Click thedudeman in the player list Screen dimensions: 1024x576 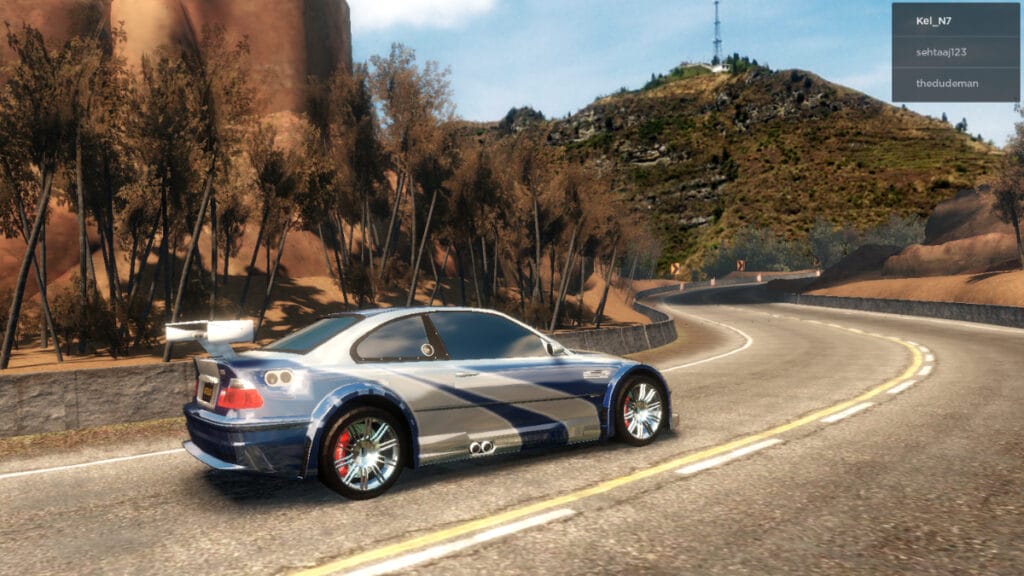tap(955, 83)
